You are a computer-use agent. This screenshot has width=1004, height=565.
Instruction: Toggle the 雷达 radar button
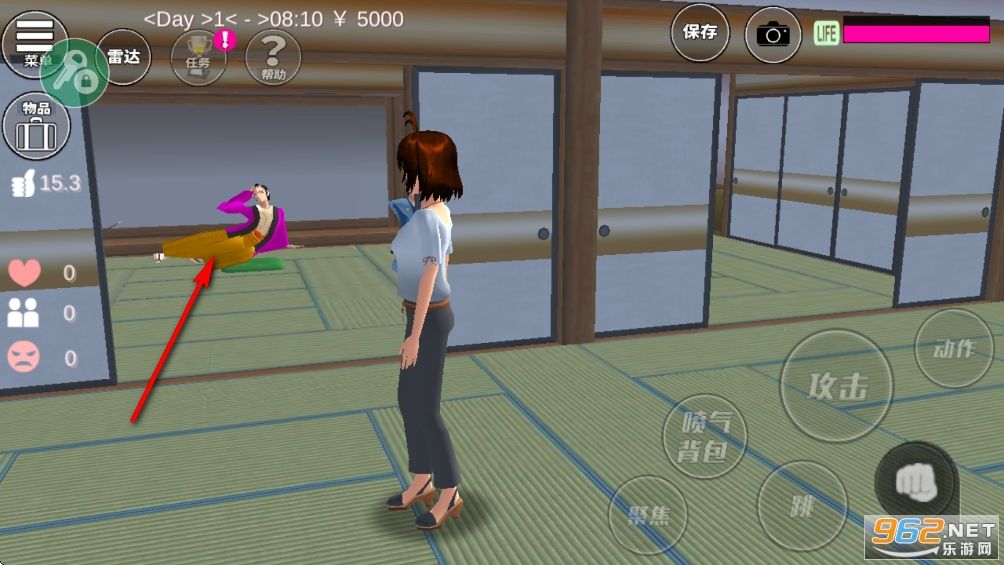(124, 57)
